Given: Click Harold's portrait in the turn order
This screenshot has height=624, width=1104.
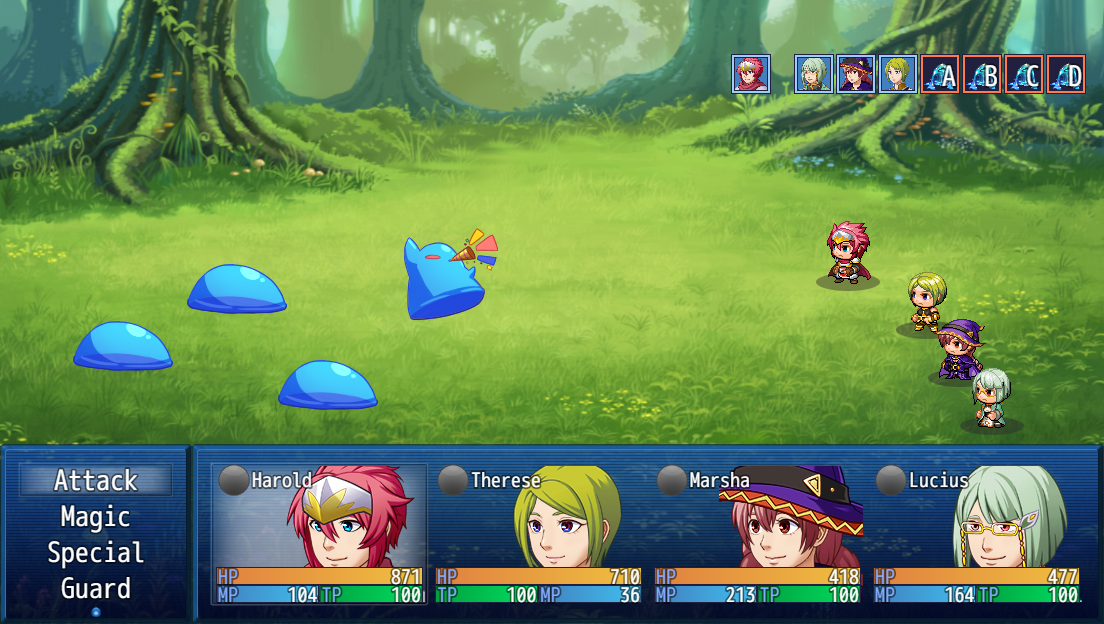Looking at the screenshot, I should click(751, 74).
